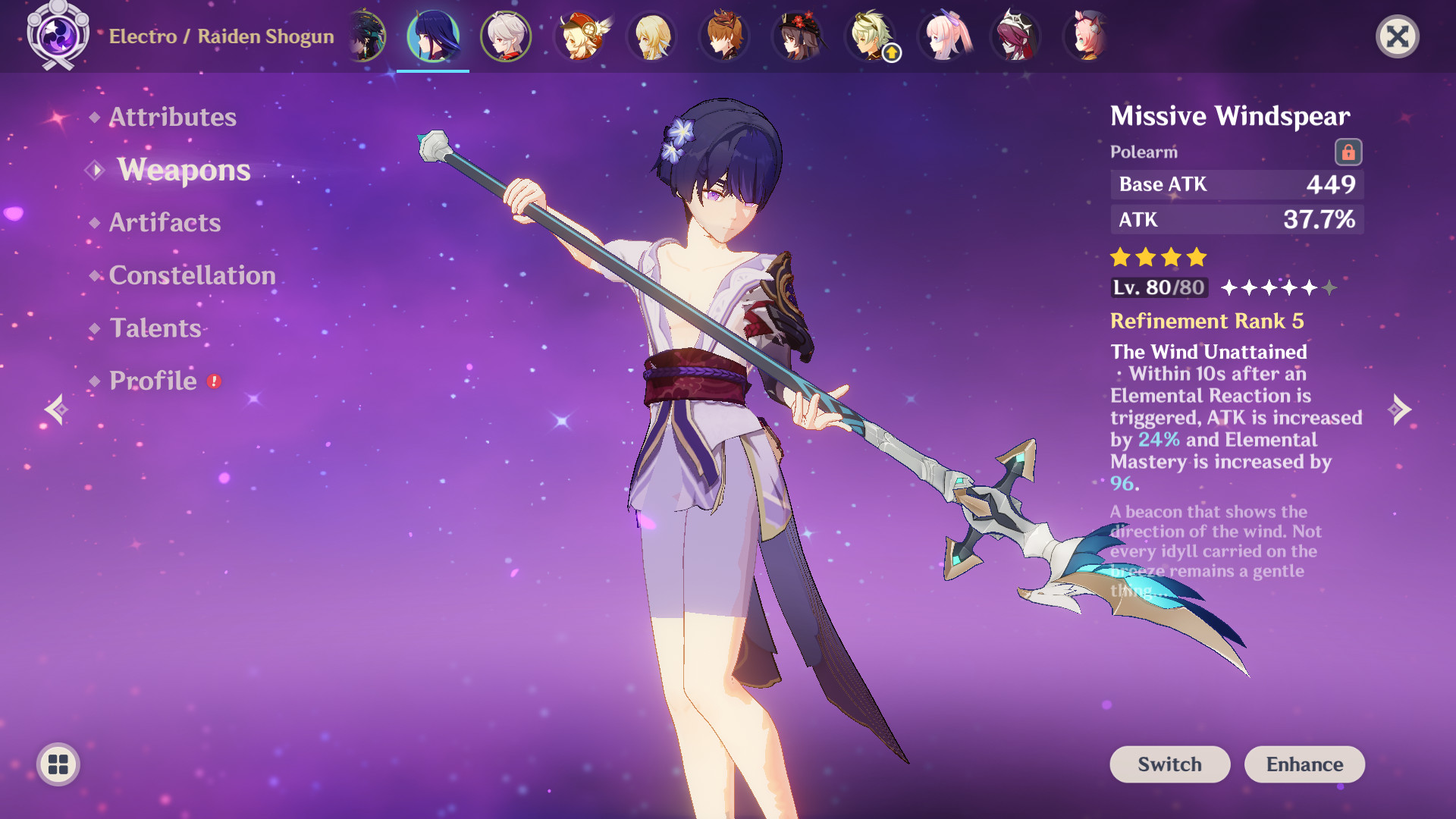Viewport: 1456px width, 819px height.
Task: Open the party setup grid icon
Action: point(58,764)
